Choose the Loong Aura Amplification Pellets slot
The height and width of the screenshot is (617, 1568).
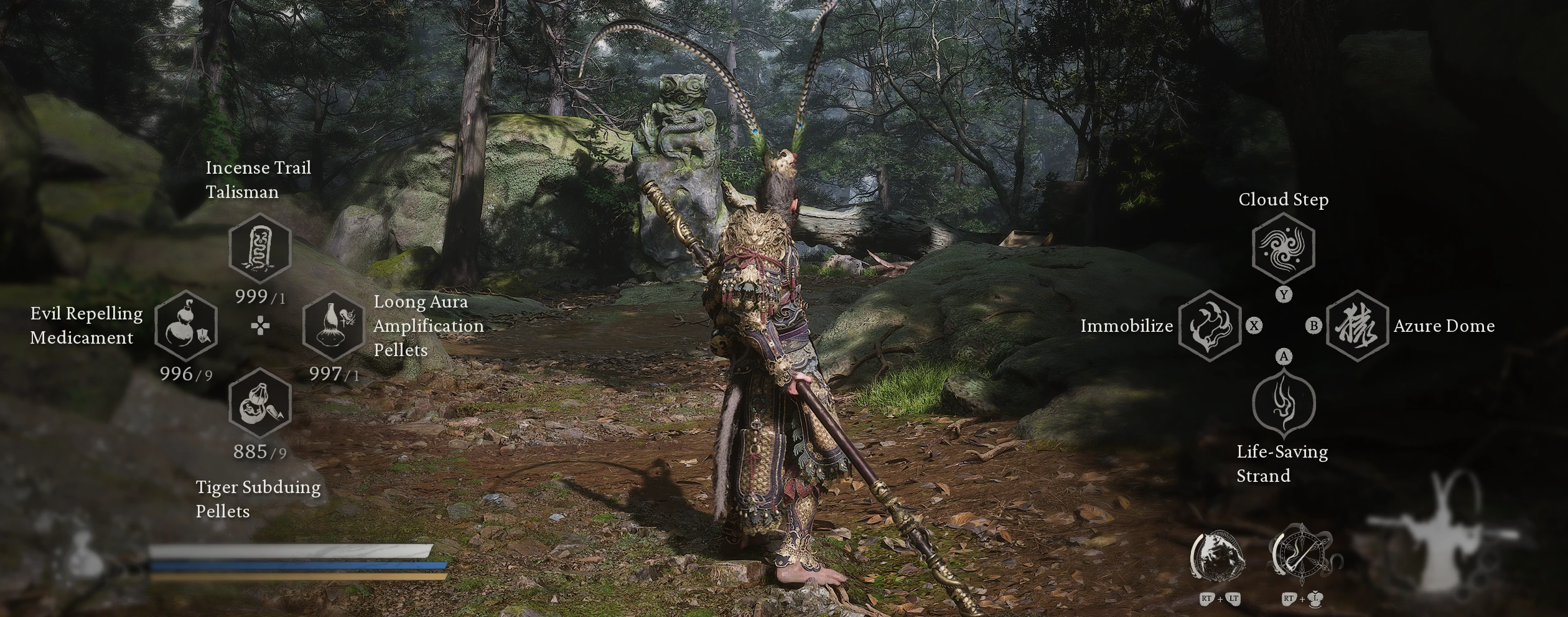click(334, 326)
